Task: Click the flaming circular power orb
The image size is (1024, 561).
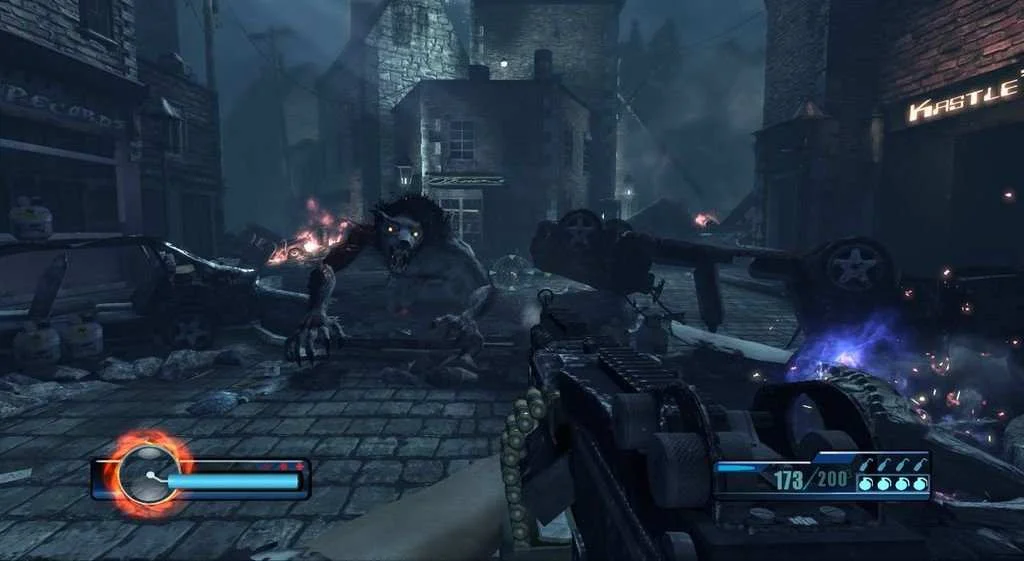Action: (x=147, y=475)
